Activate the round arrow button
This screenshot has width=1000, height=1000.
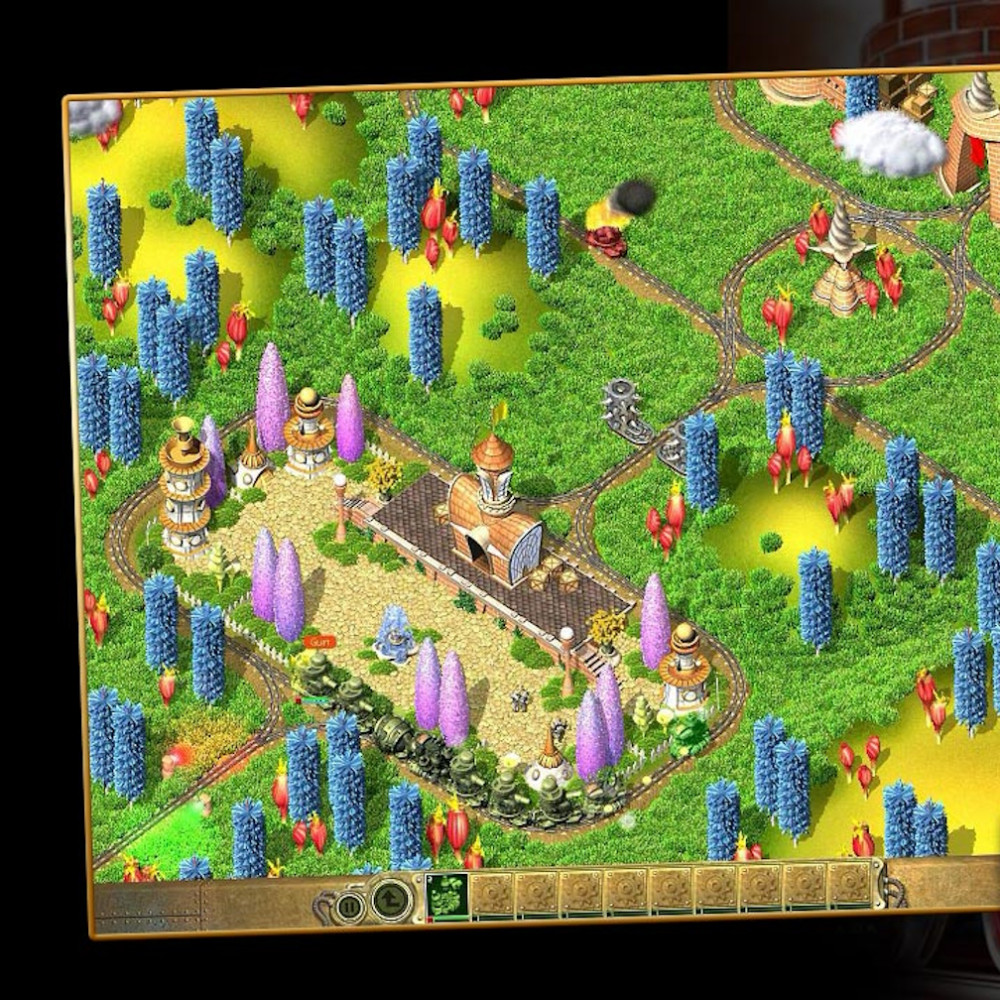(x=391, y=900)
